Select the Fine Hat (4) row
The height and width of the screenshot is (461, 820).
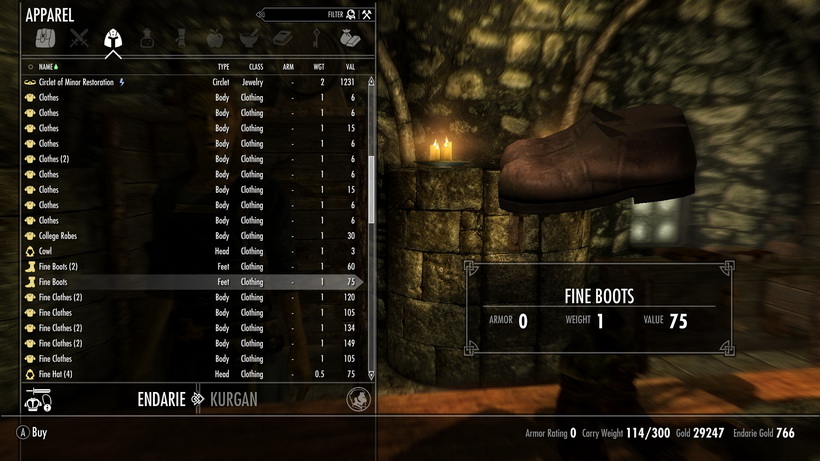coord(56,374)
